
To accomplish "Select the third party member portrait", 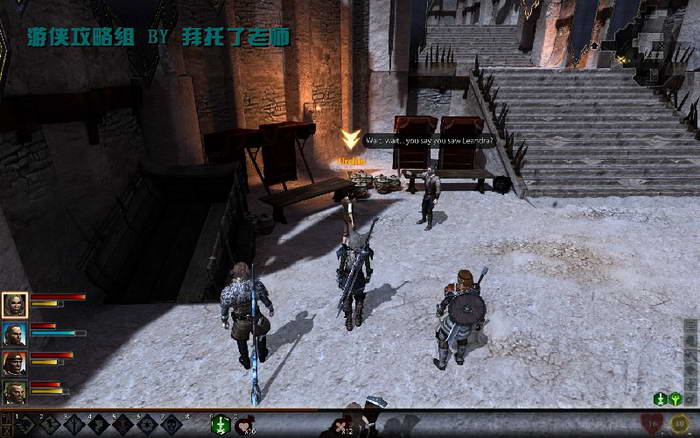I will click(x=14, y=362).
